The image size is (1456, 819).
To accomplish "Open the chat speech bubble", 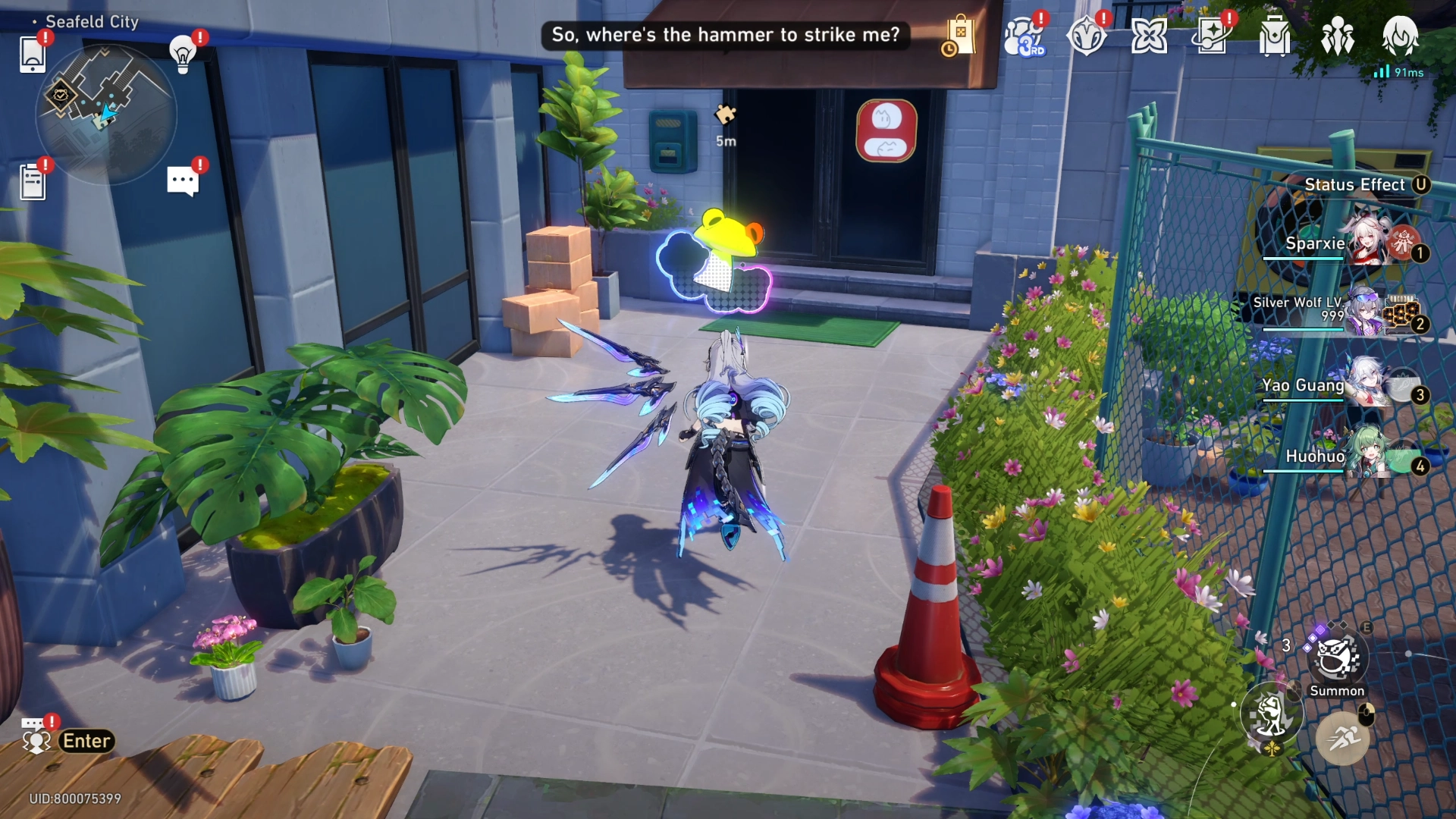I will point(183,182).
